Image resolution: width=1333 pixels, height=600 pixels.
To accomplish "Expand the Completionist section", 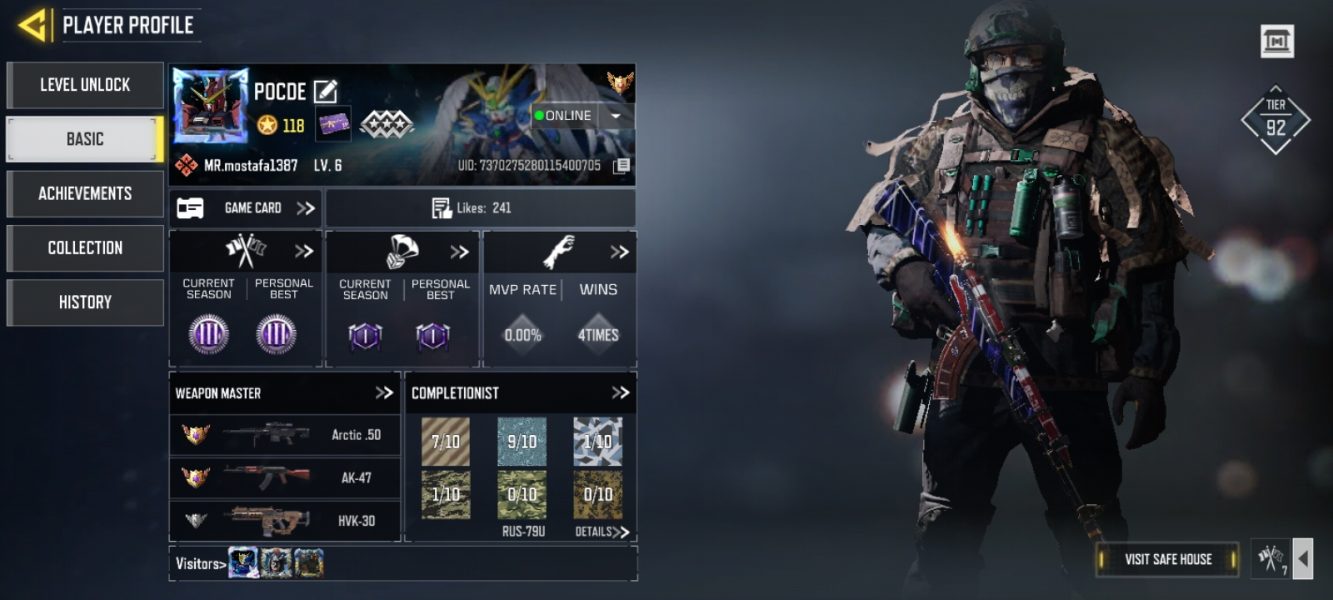I will coord(620,393).
